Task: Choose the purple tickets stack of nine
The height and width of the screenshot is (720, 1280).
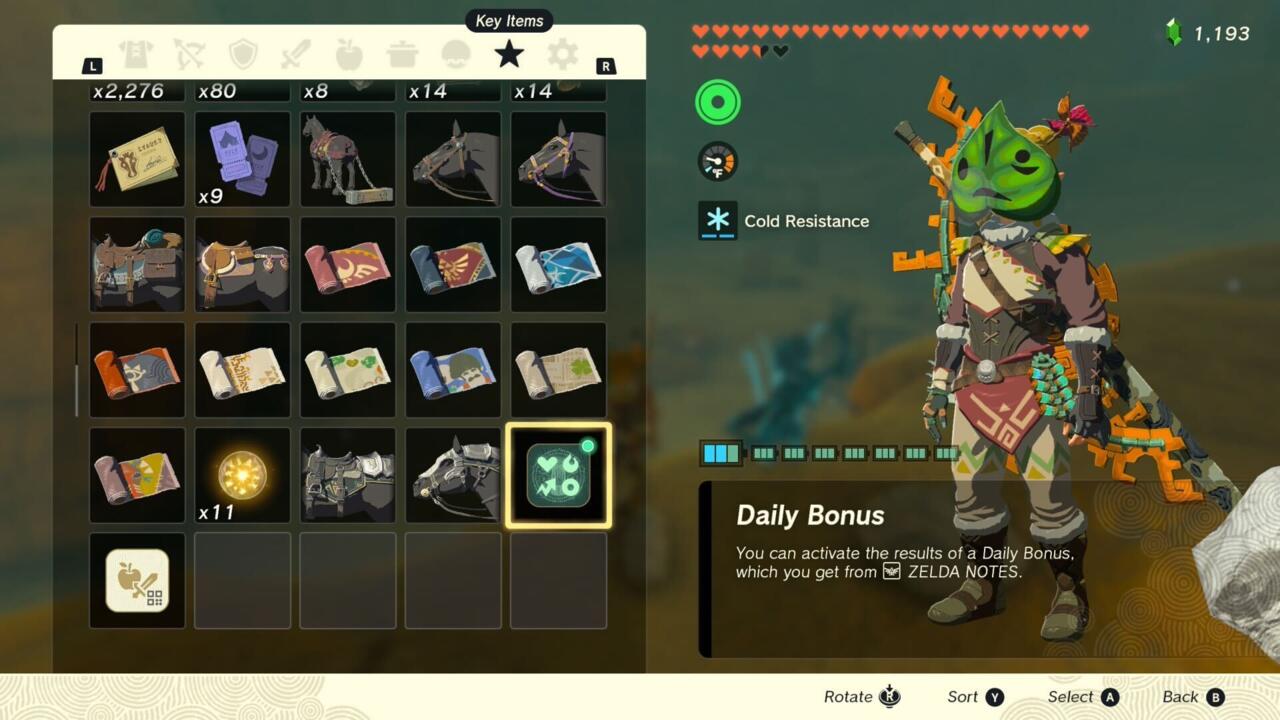Action: click(x=242, y=159)
